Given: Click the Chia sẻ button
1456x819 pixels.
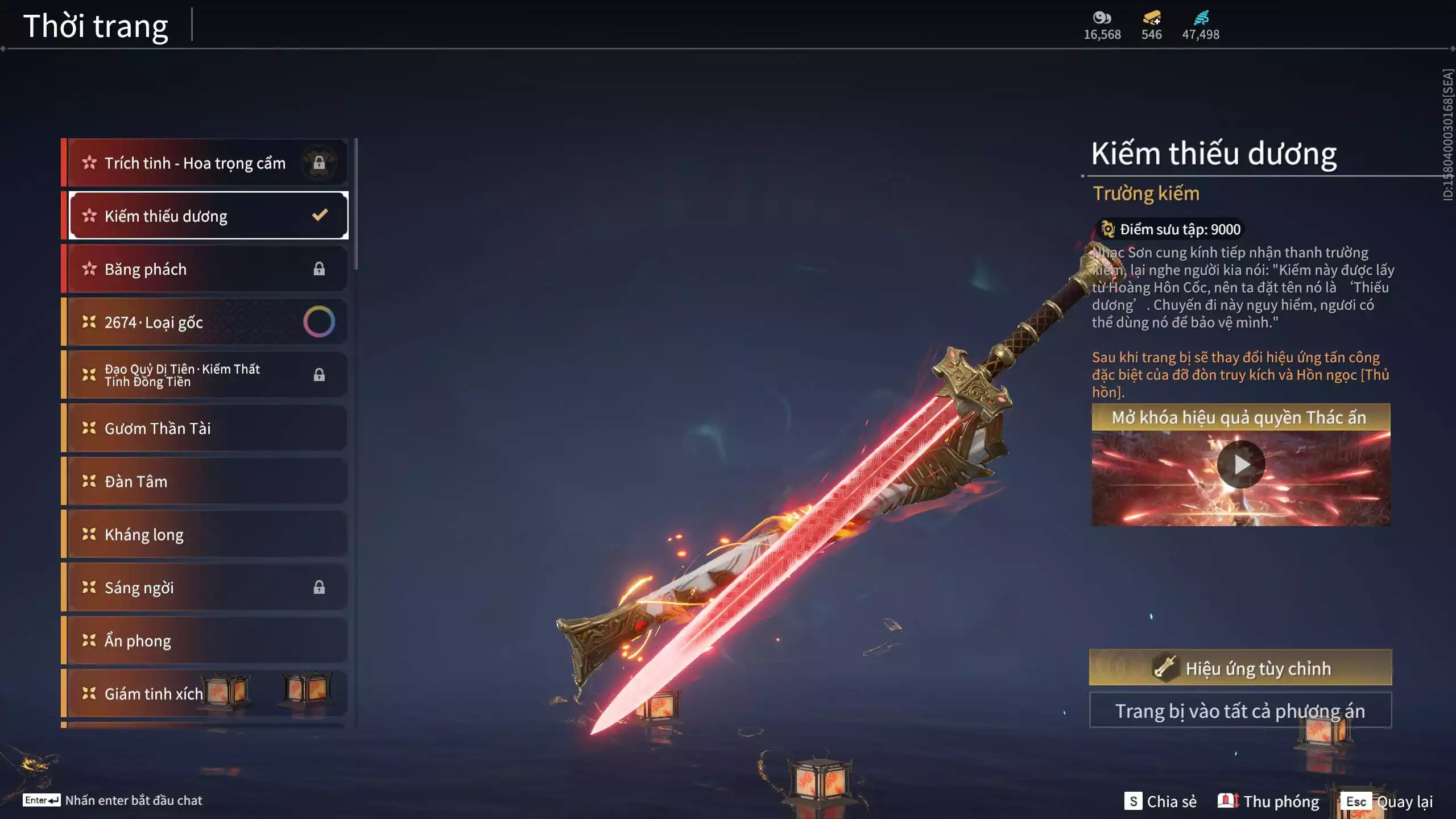Looking at the screenshot, I should pyautogui.click(x=1162, y=801).
